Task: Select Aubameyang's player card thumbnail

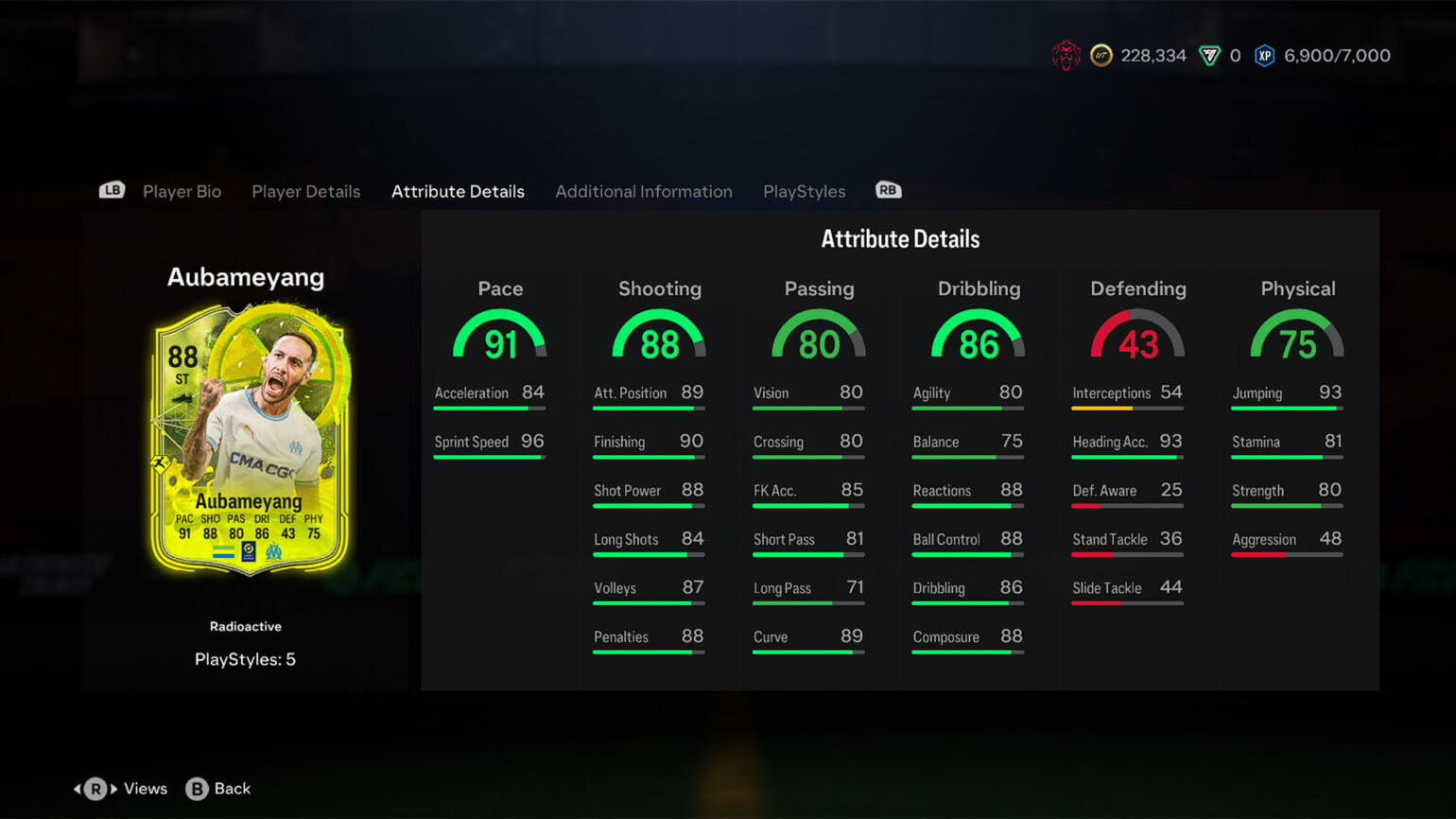Action: point(246,440)
